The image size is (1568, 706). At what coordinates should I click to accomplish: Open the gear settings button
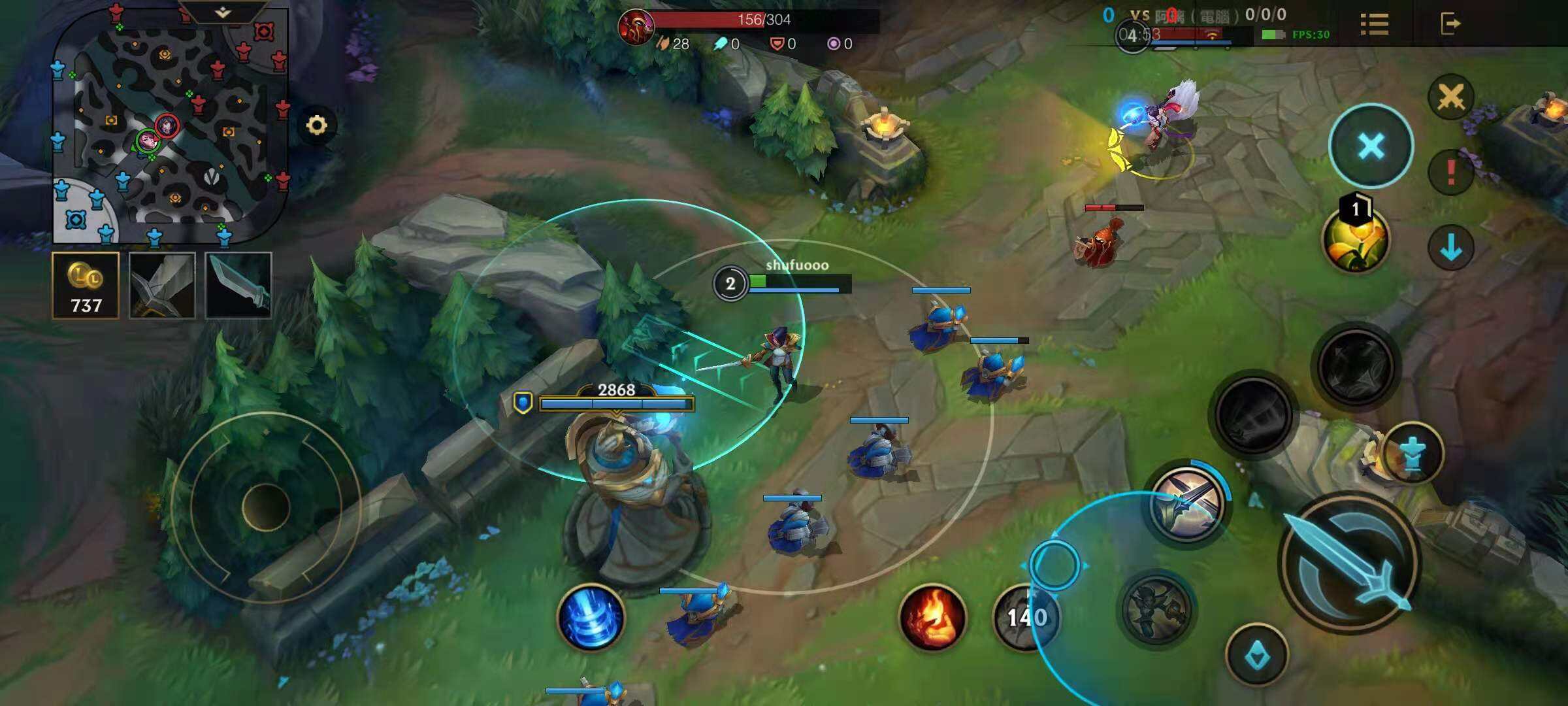(x=317, y=125)
